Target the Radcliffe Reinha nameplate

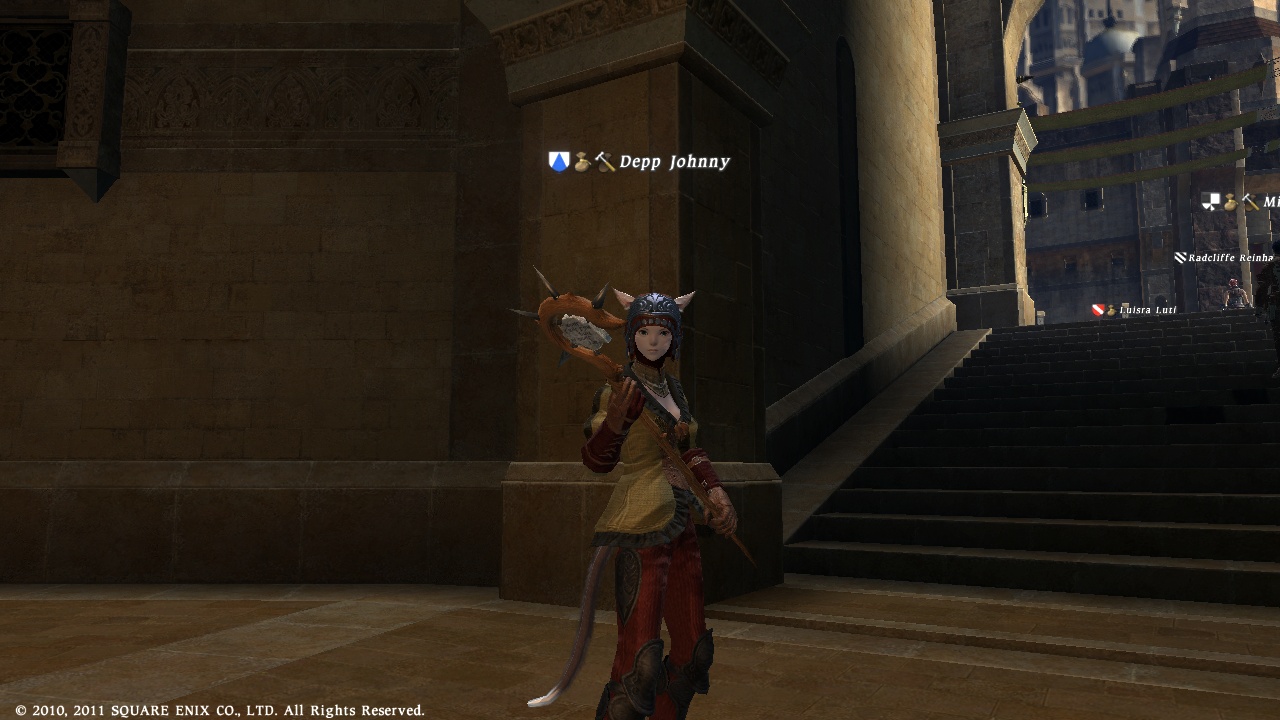point(1230,258)
